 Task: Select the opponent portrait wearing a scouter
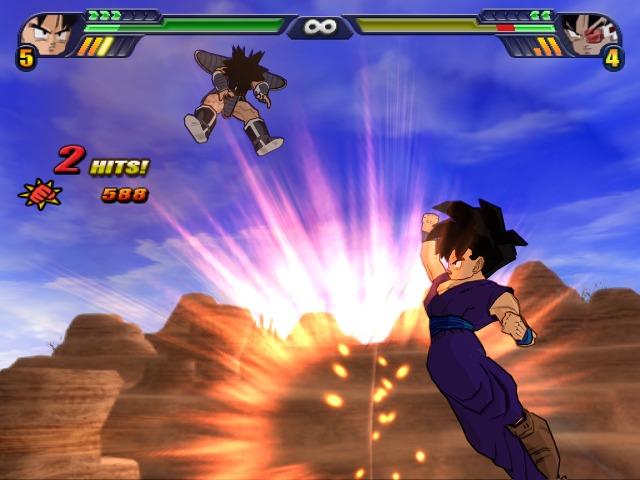(x=592, y=32)
